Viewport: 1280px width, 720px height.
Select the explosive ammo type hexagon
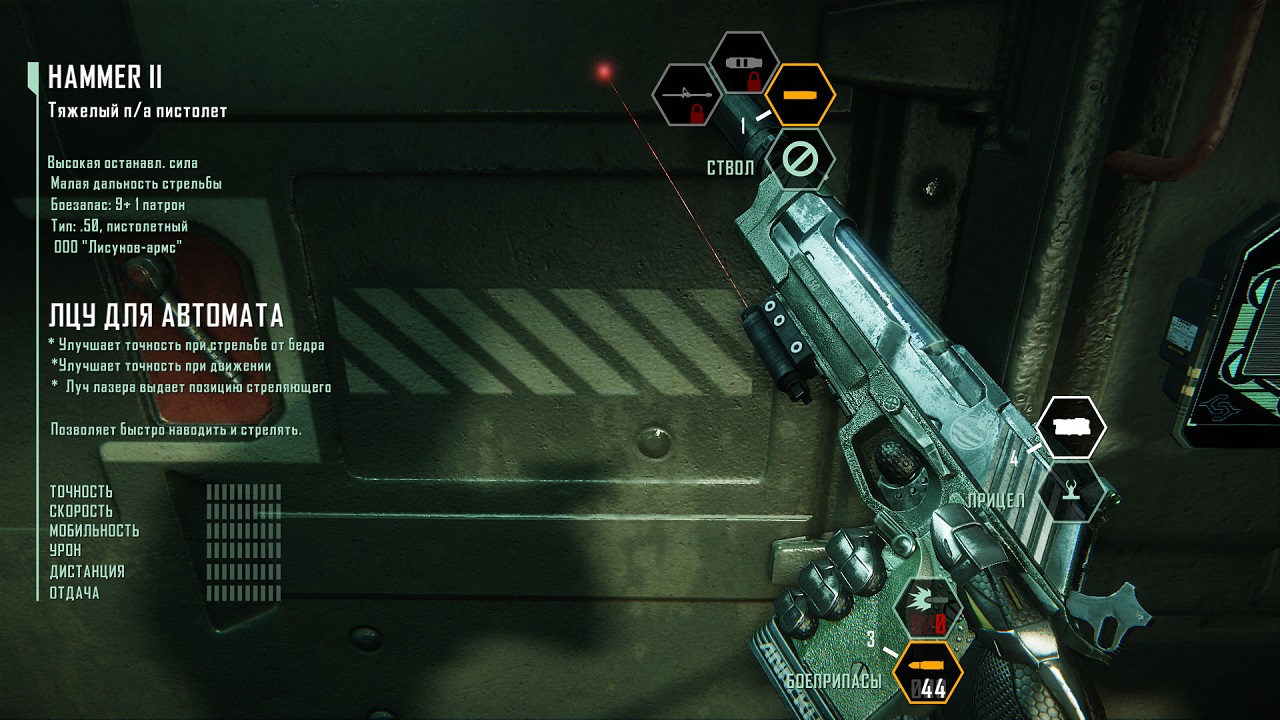(x=927, y=607)
